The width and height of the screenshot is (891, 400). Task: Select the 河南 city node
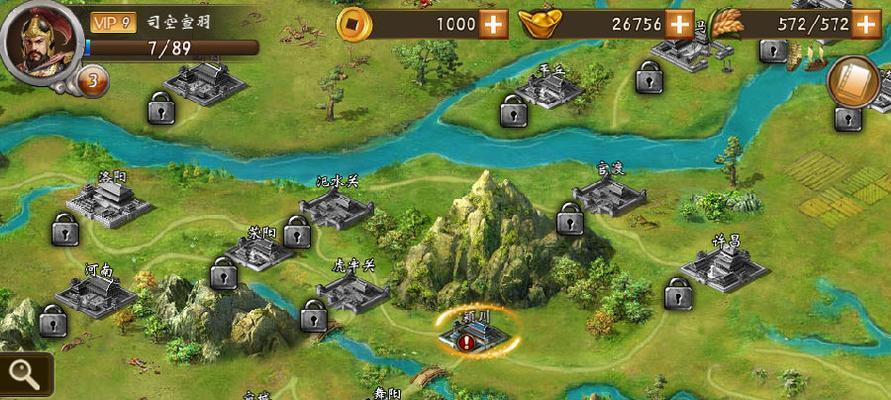(96, 294)
